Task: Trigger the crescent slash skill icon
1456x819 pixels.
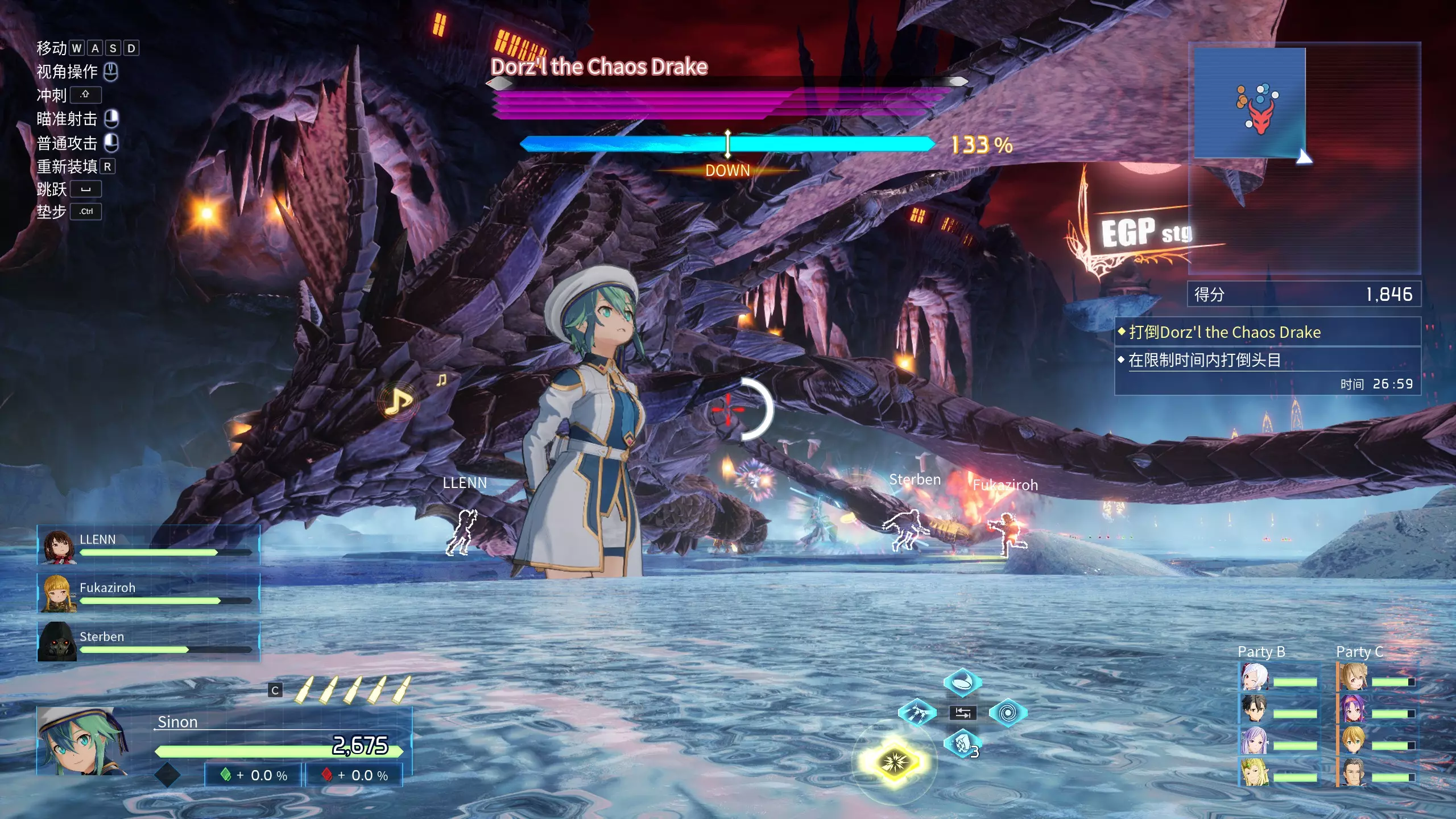Action: click(x=962, y=681)
